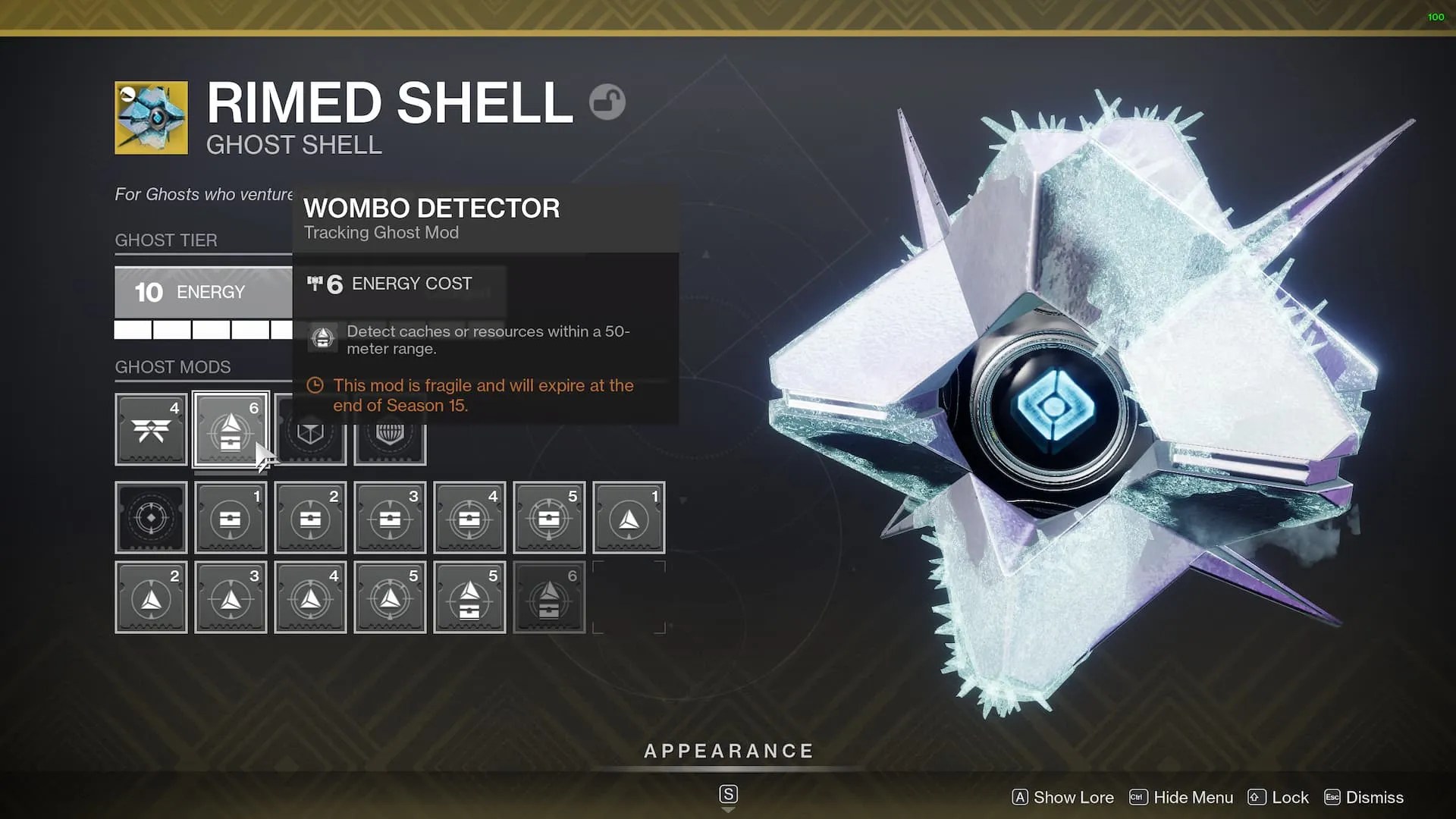Choose the grayed-out energy-6 combined detector mod

(549, 597)
